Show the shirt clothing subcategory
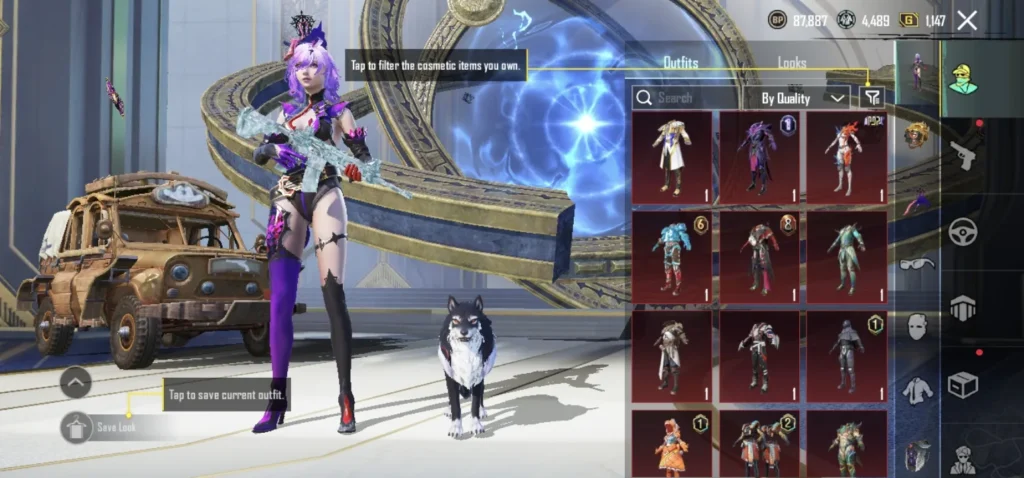Viewport: 1024px width, 478px height. tap(916, 391)
